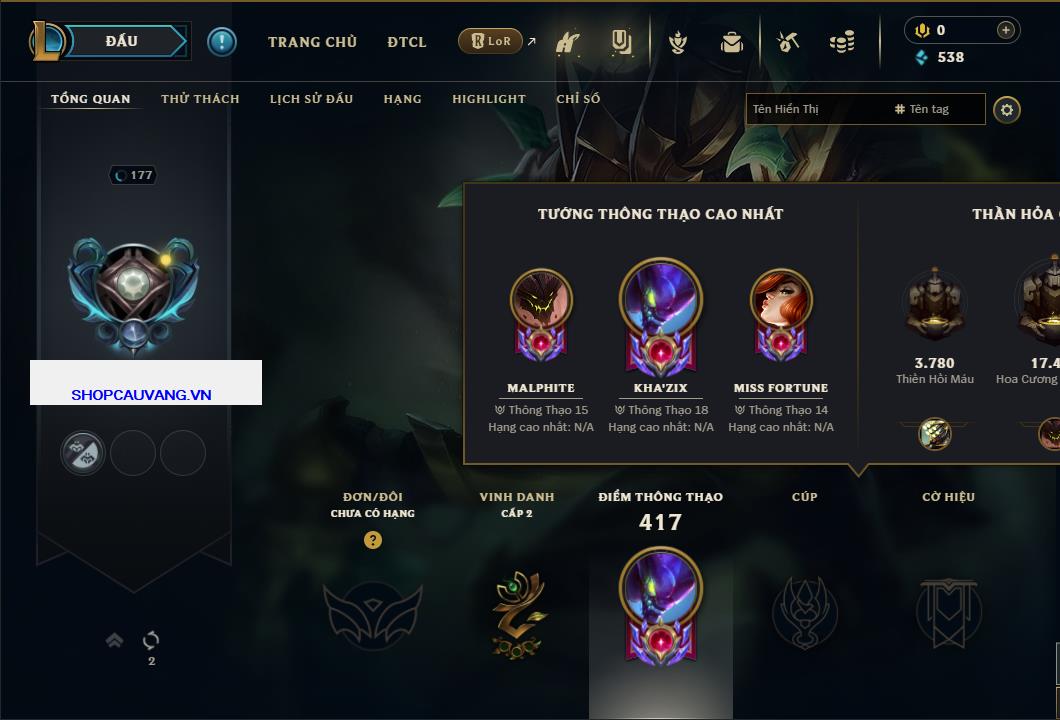1060x720 pixels.
Task: Open the store coins icon
Action: 842,42
